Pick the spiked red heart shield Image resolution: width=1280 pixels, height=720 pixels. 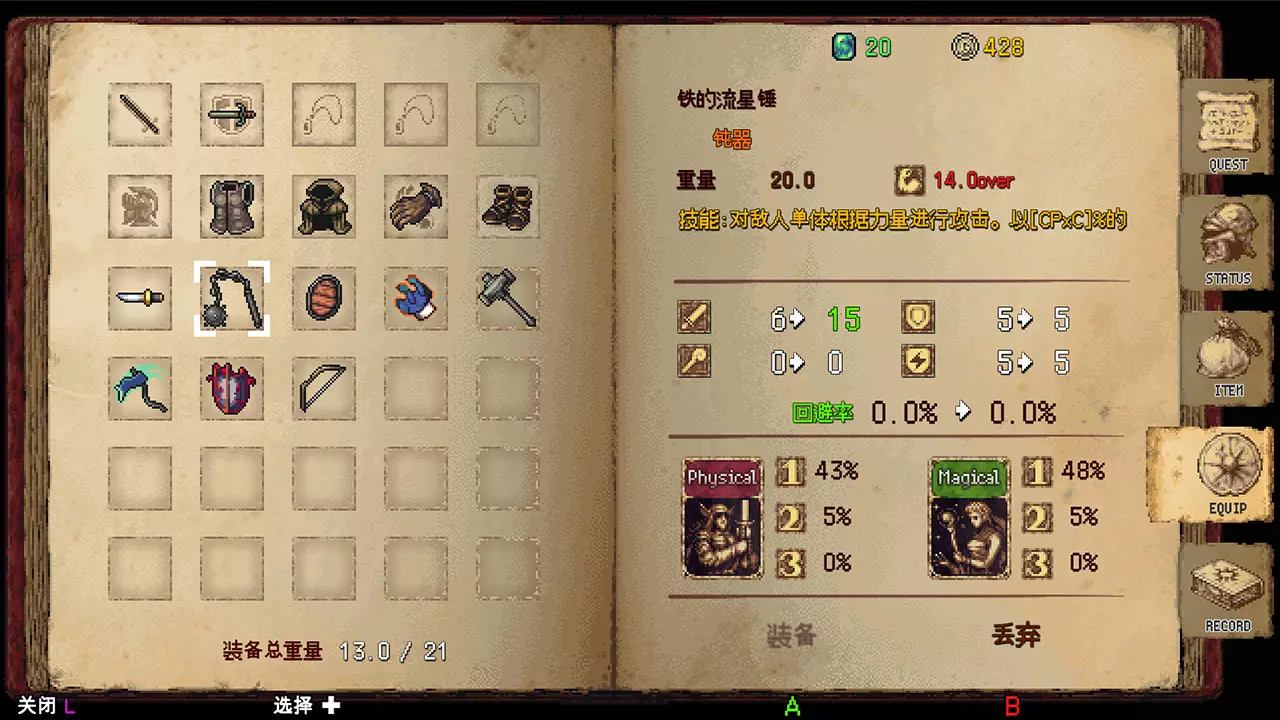click(x=232, y=388)
